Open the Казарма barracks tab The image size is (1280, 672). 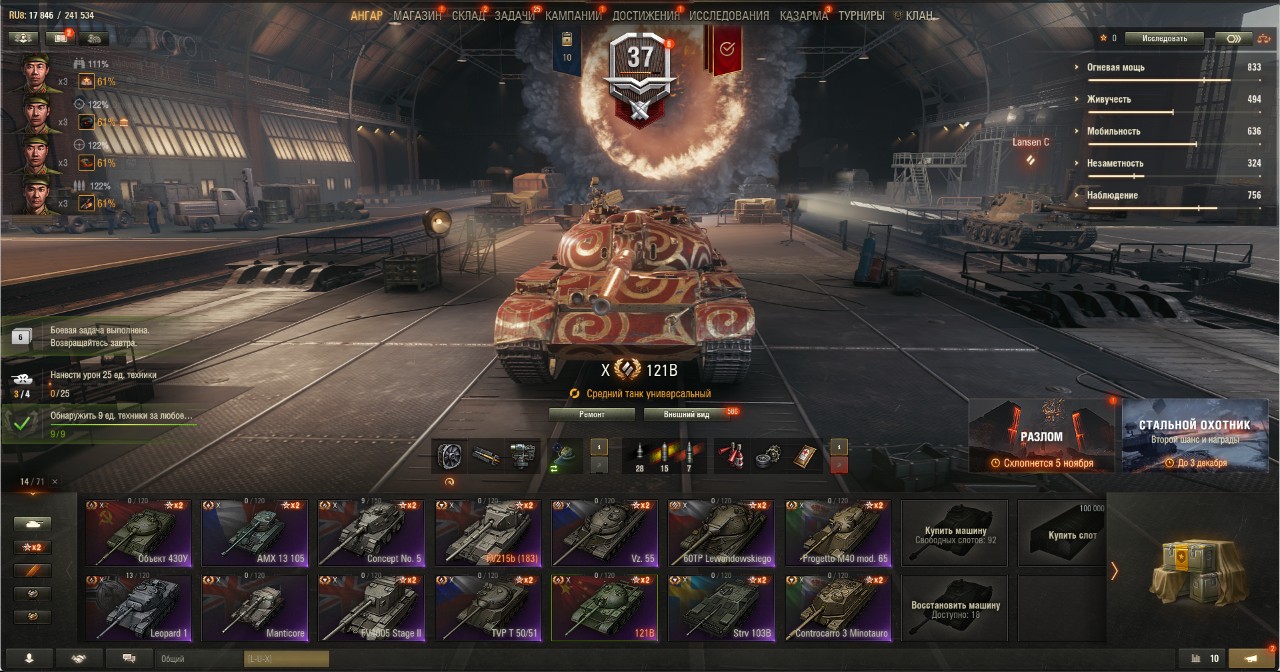pyautogui.click(x=803, y=16)
